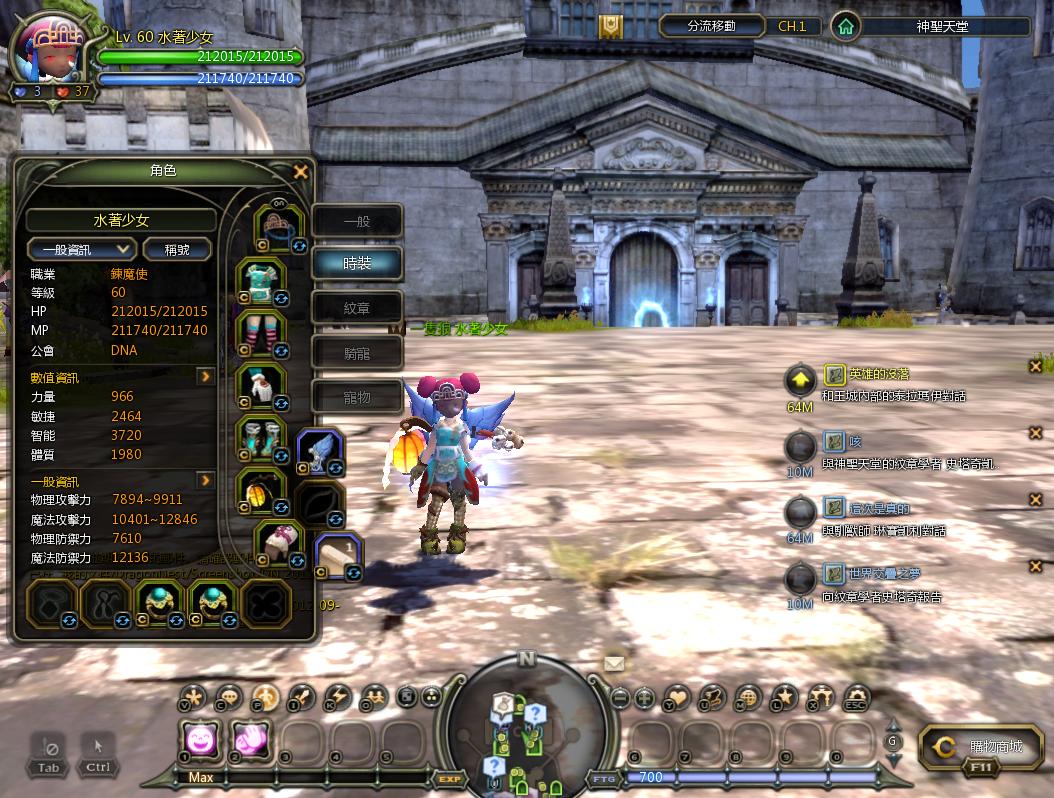Expand the 數值資訊 stats arrow
The width and height of the screenshot is (1054, 798).
click(x=206, y=377)
